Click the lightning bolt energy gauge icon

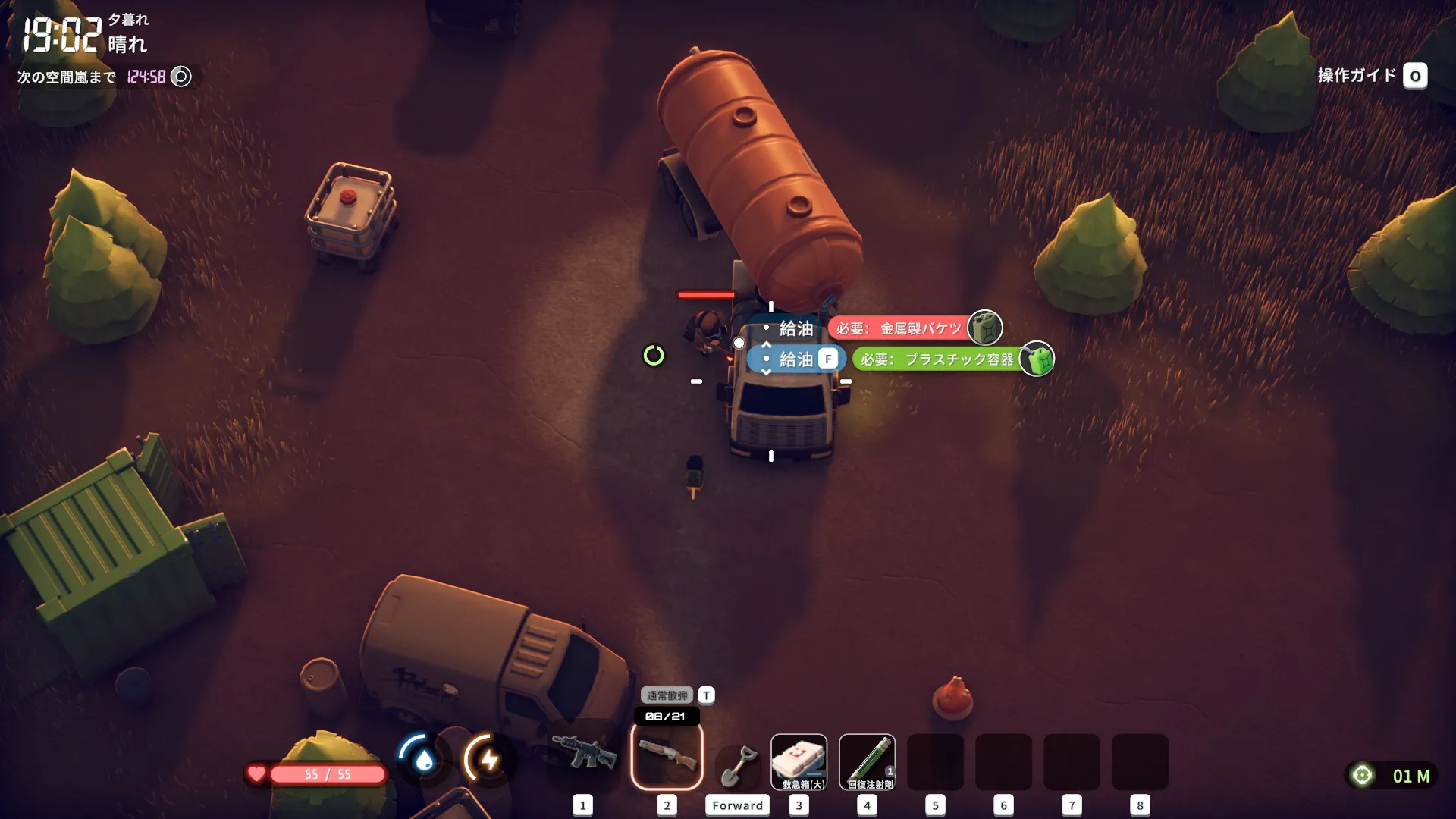[x=489, y=758]
